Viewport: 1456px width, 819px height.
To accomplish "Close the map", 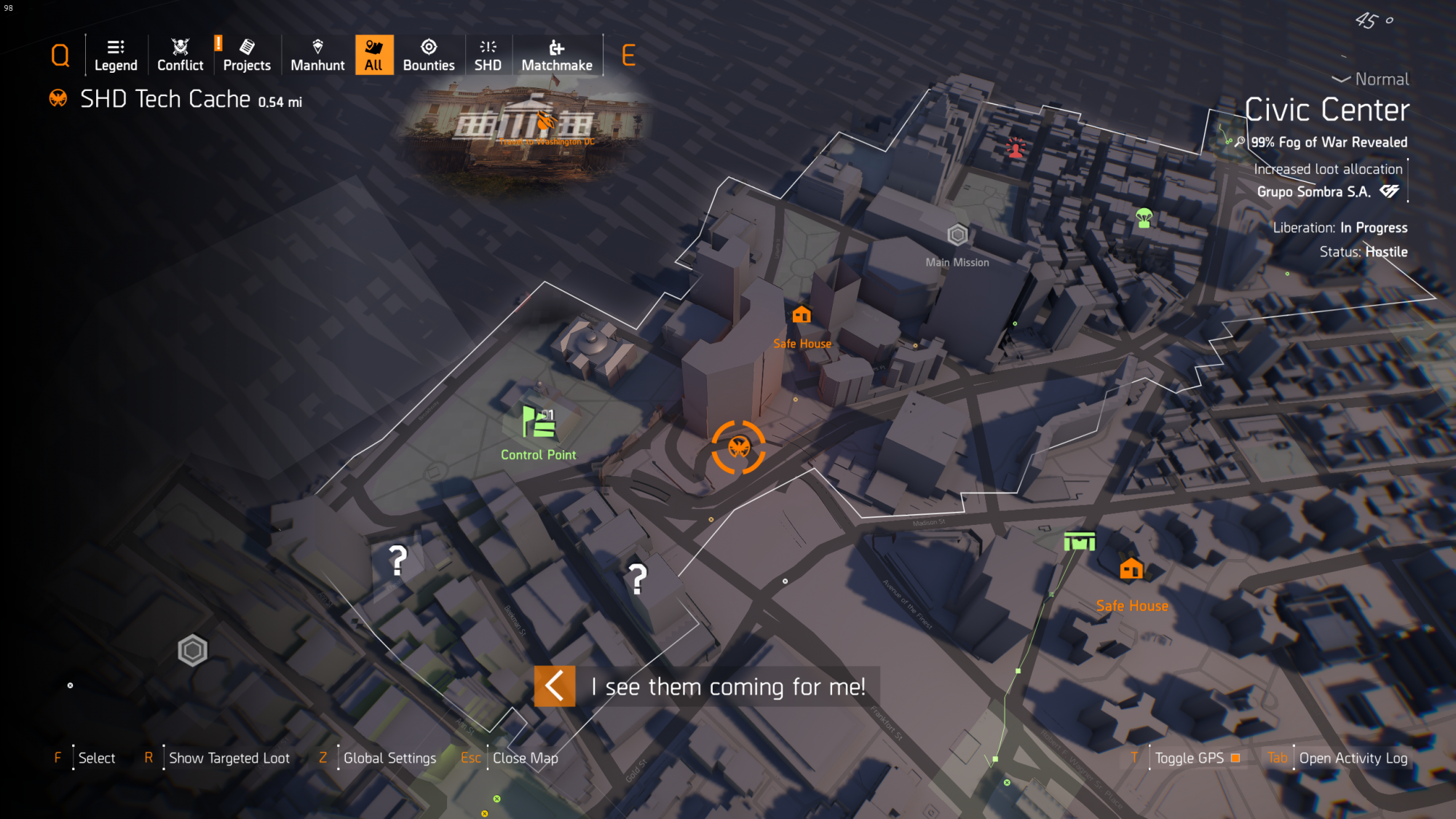I will coord(525,758).
